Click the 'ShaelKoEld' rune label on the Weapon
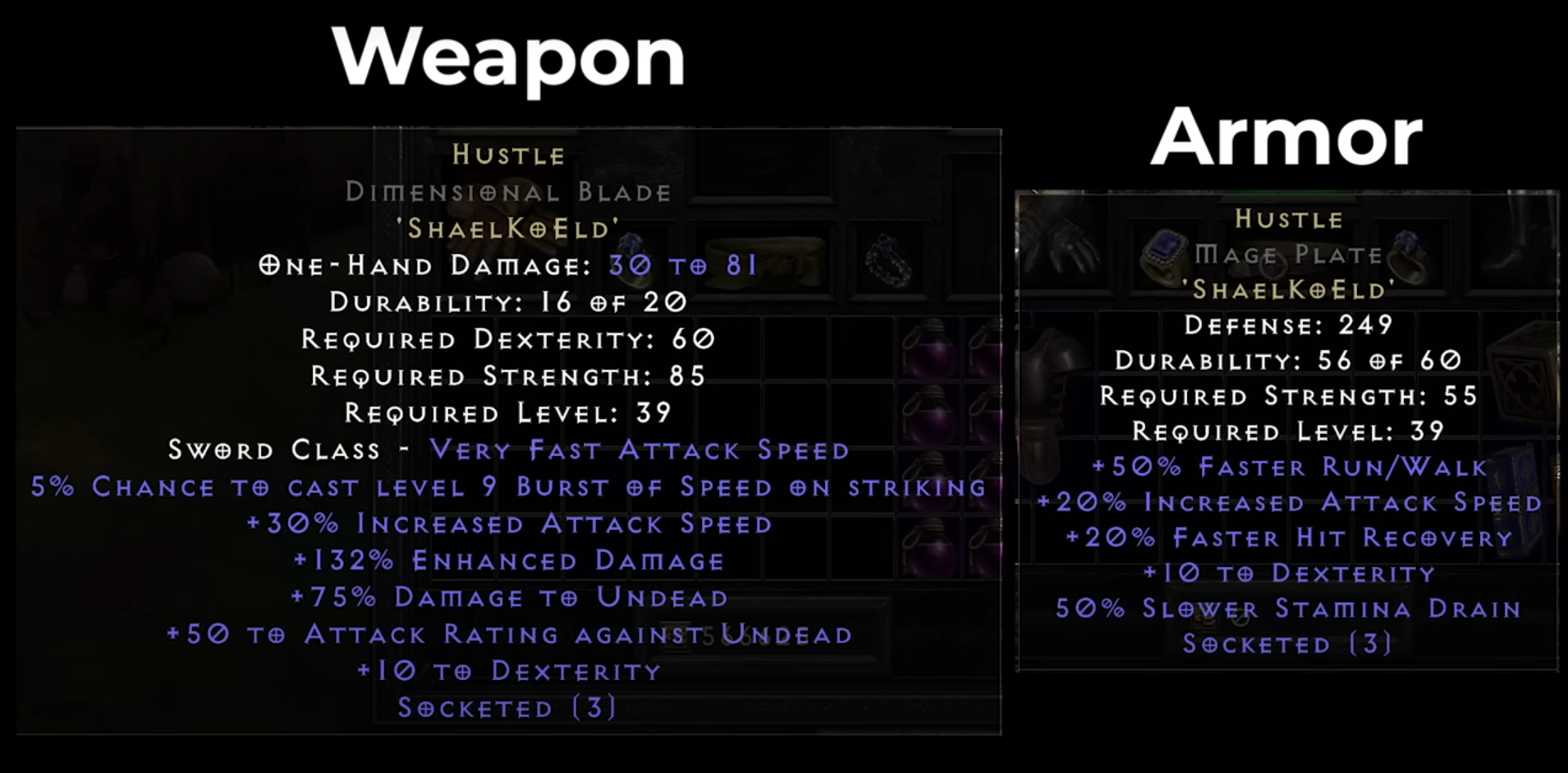The image size is (1568, 773). pos(507,228)
